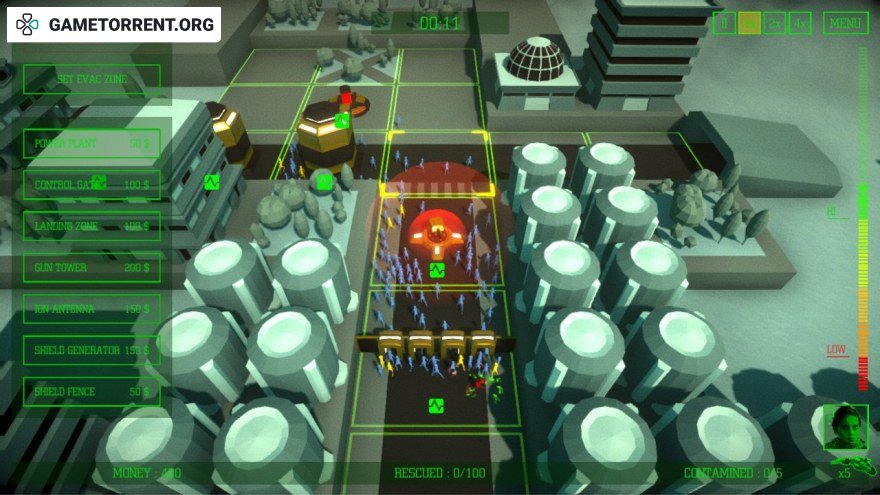Select the Shield Generator build option
The width and height of the screenshot is (880, 495).
tap(91, 350)
